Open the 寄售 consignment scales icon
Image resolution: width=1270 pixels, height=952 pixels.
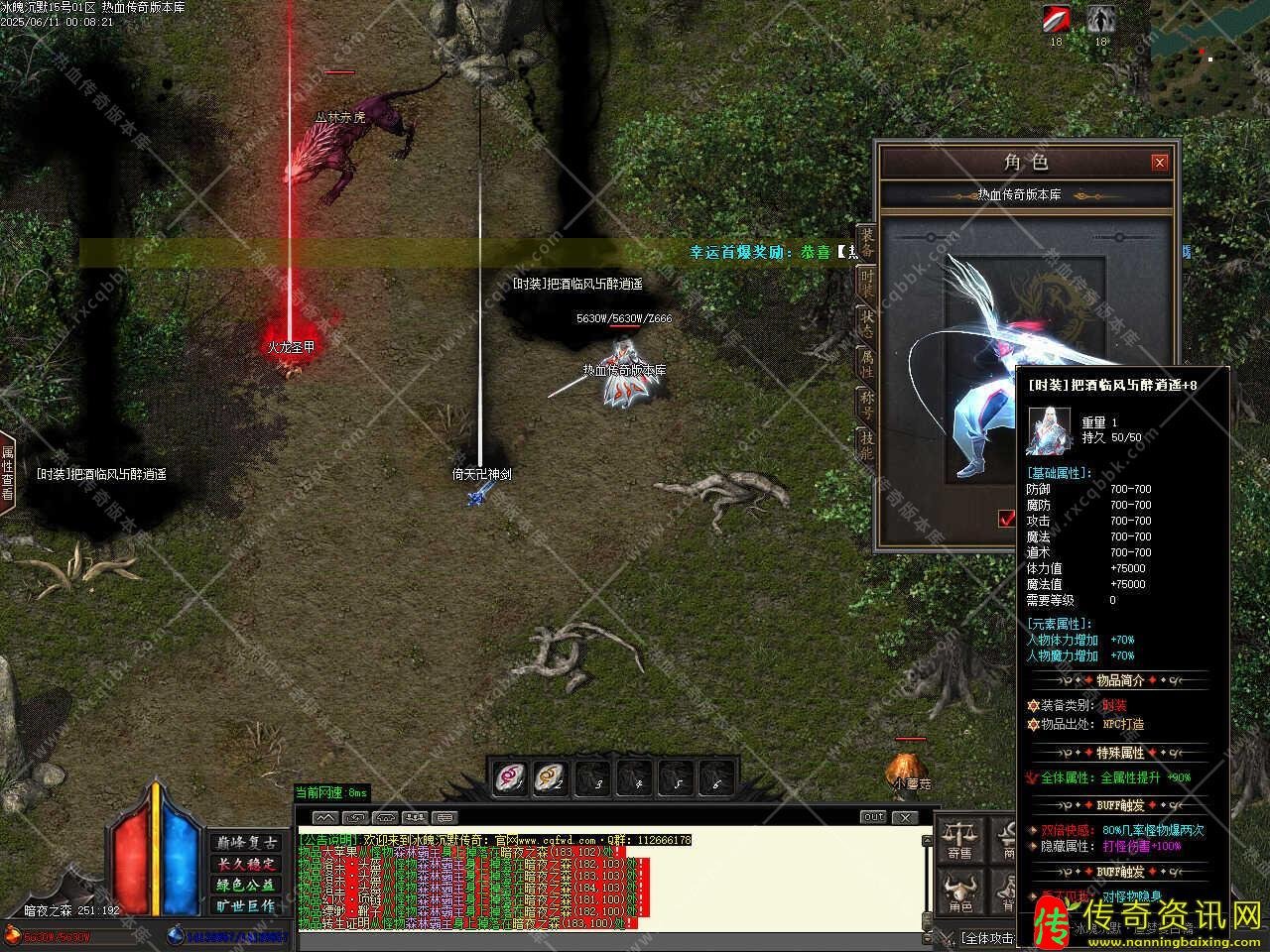click(959, 839)
